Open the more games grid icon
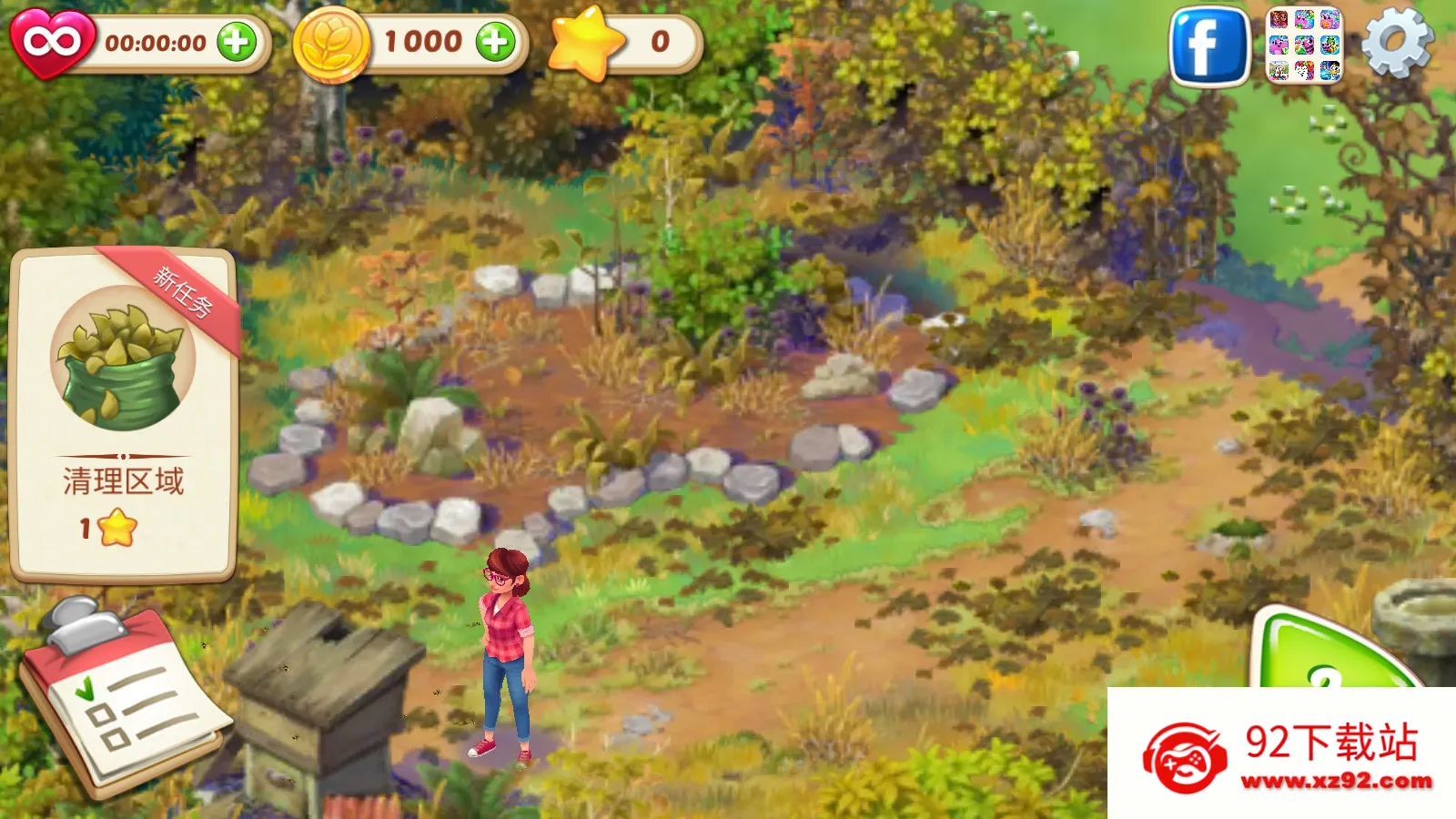Screen dimensions: 1456x819 pyautogui.click(x=1305, y=45)
